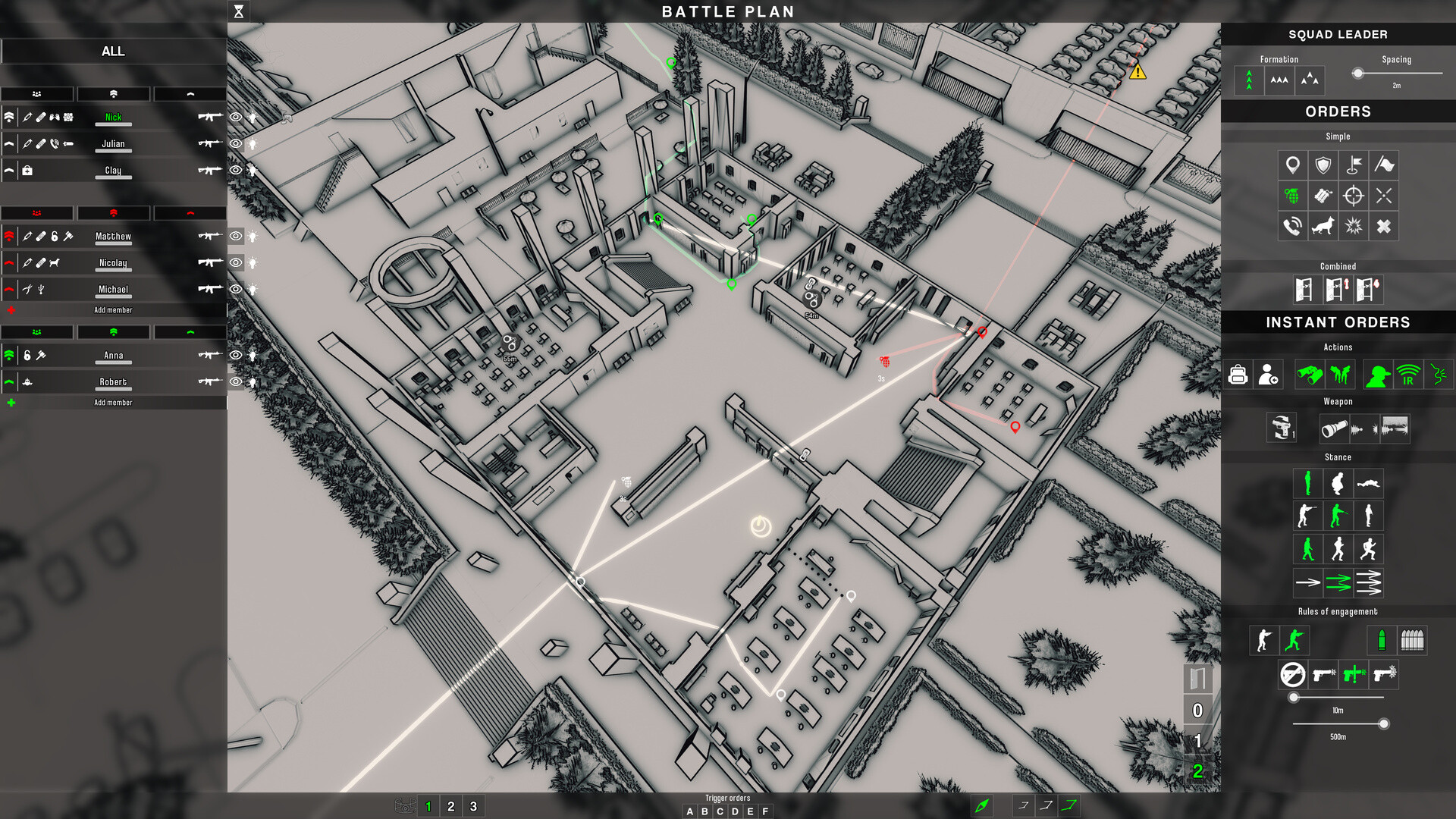Toggle the eye visibility icon for Julian
Viewport: 1456px width, 819px height.
pyautogui.click(x=236, y=144)
